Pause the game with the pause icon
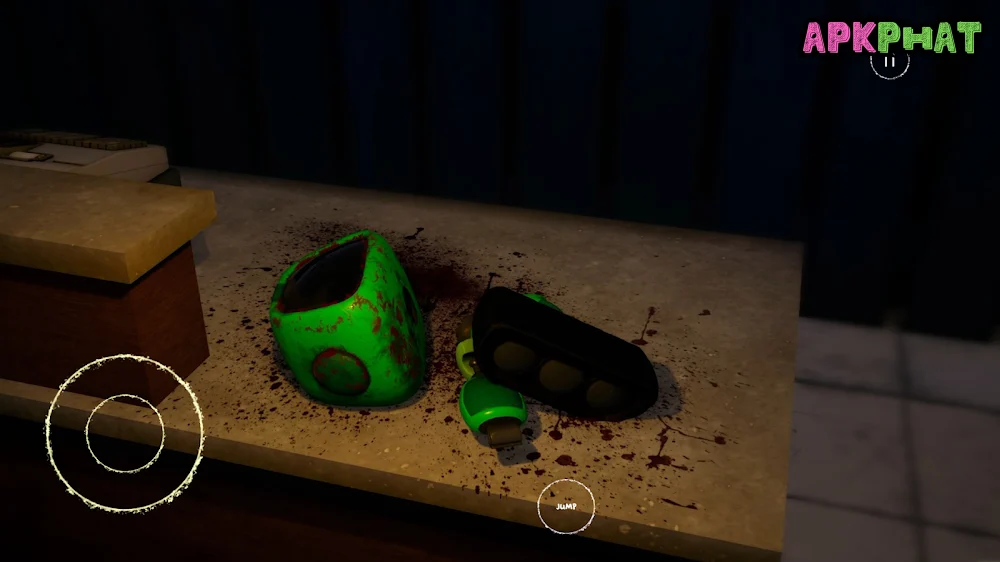The image size is (1000, 562). (x=889, y=62)
